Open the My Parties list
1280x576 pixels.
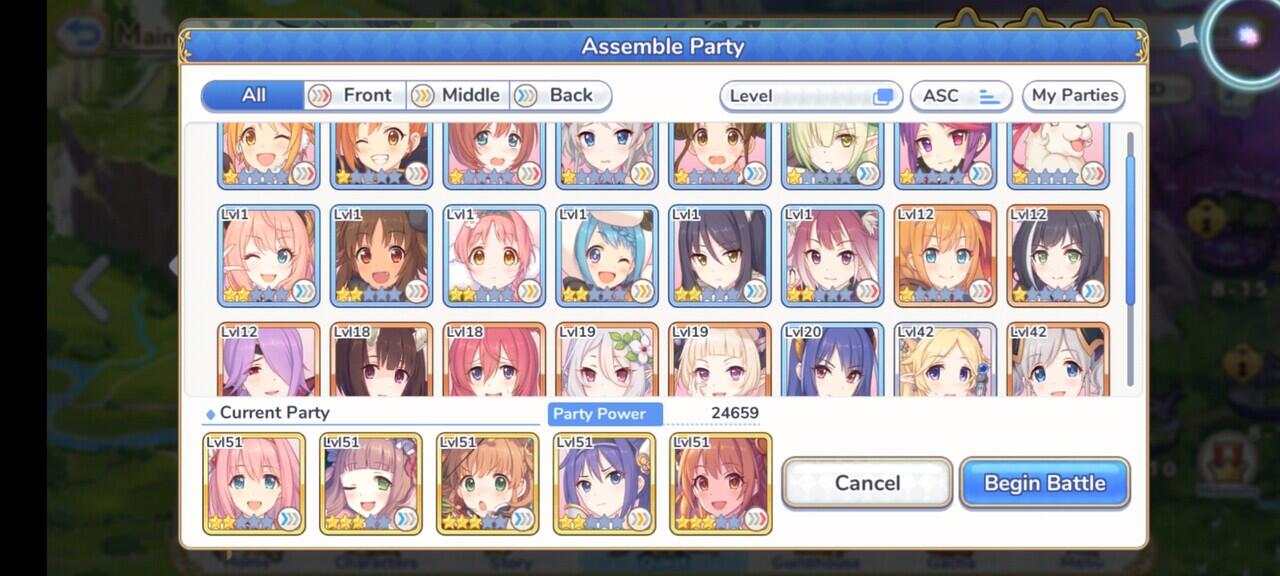click(x=1074, y=96)
